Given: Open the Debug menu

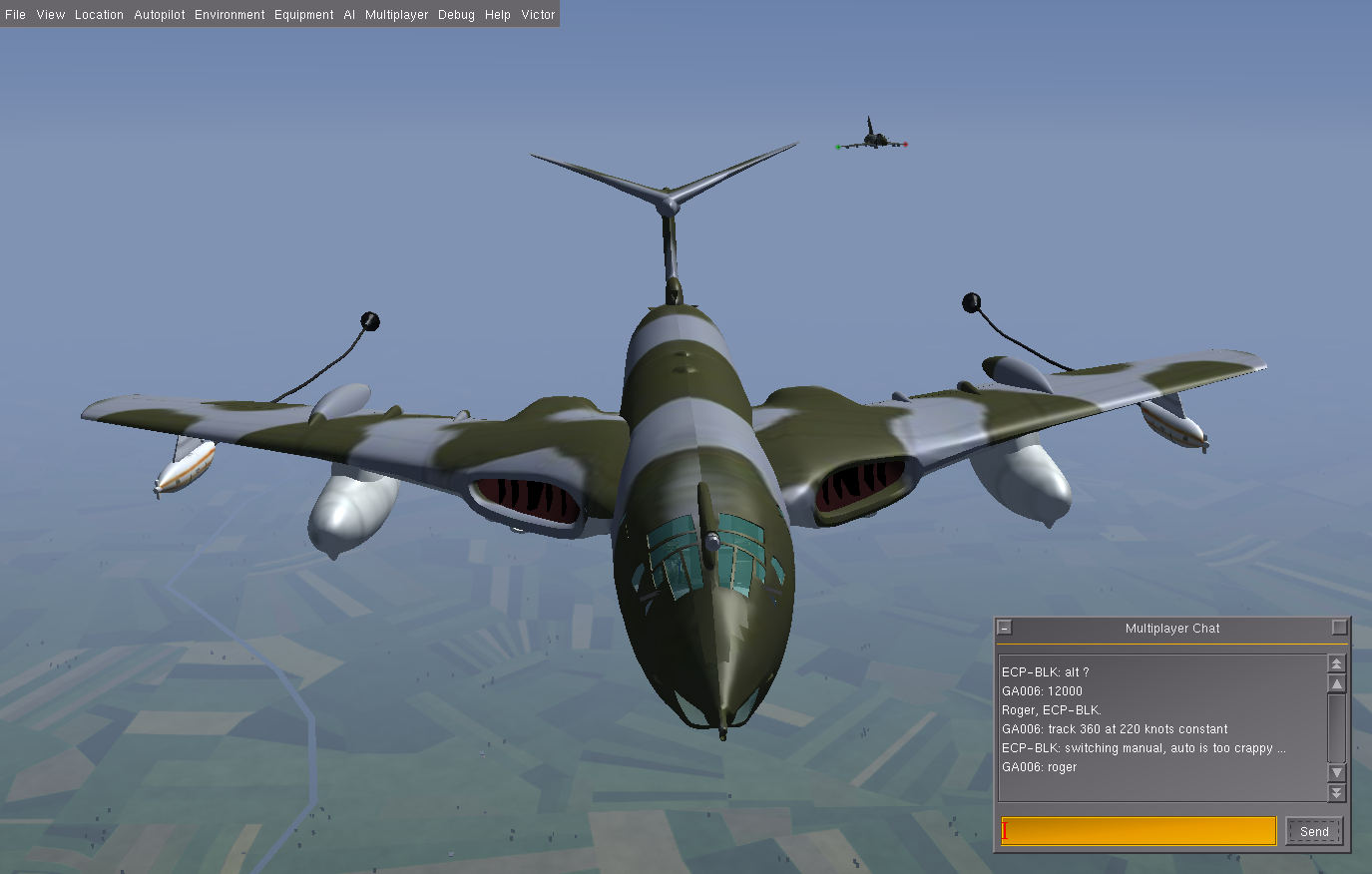Looking at the screenshot, I should (456, 15).
